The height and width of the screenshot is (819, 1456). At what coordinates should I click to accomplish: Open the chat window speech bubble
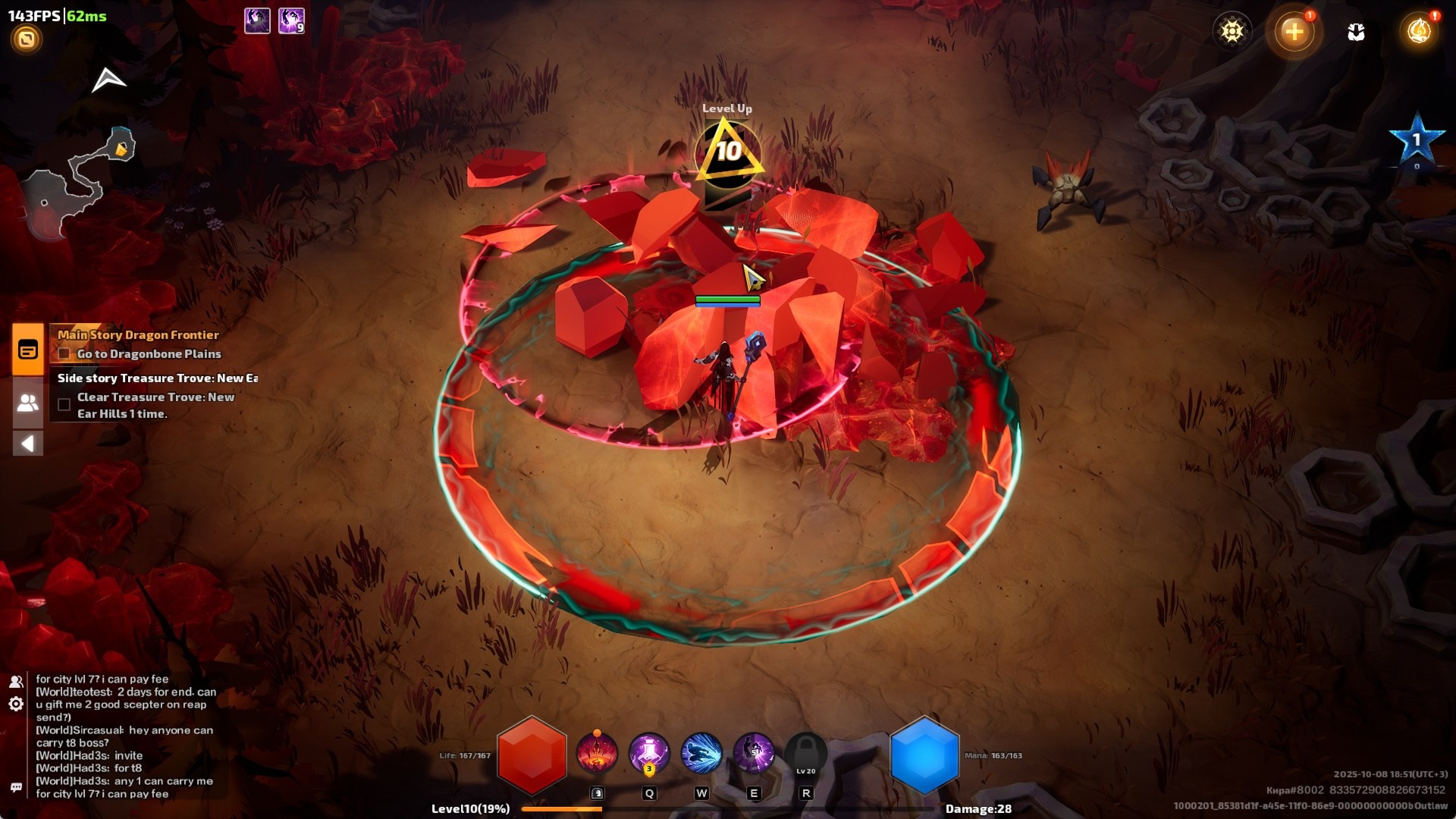16,787
